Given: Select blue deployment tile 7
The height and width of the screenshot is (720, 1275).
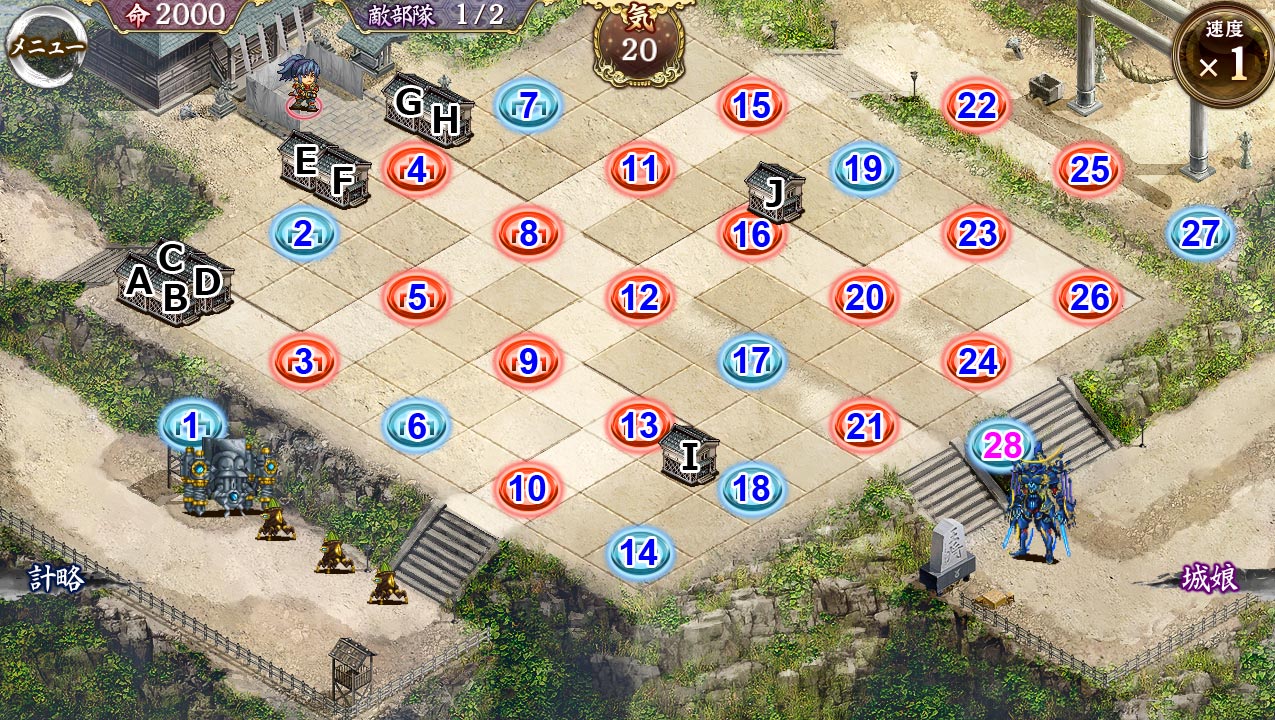Looking at the screenshot, I should (x=528, y=105).
